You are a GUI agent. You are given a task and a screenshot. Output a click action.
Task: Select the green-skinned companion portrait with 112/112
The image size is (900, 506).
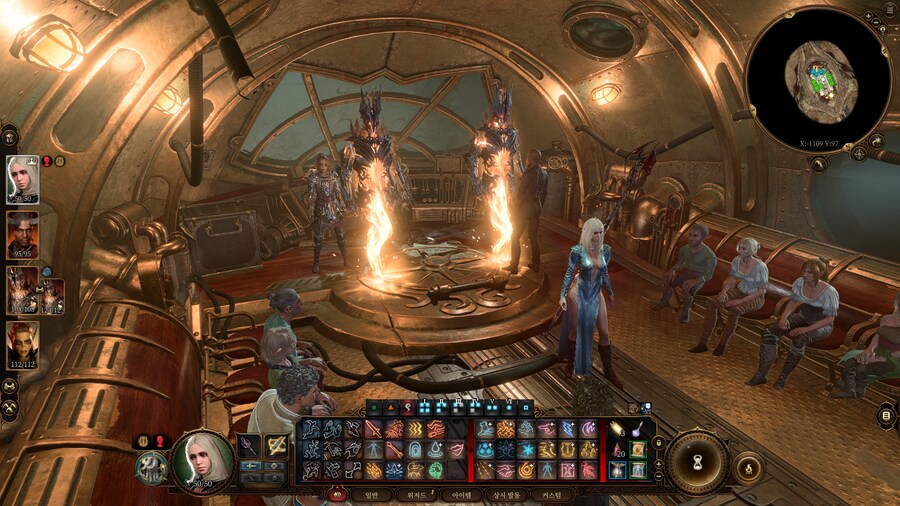pos(23,344)
